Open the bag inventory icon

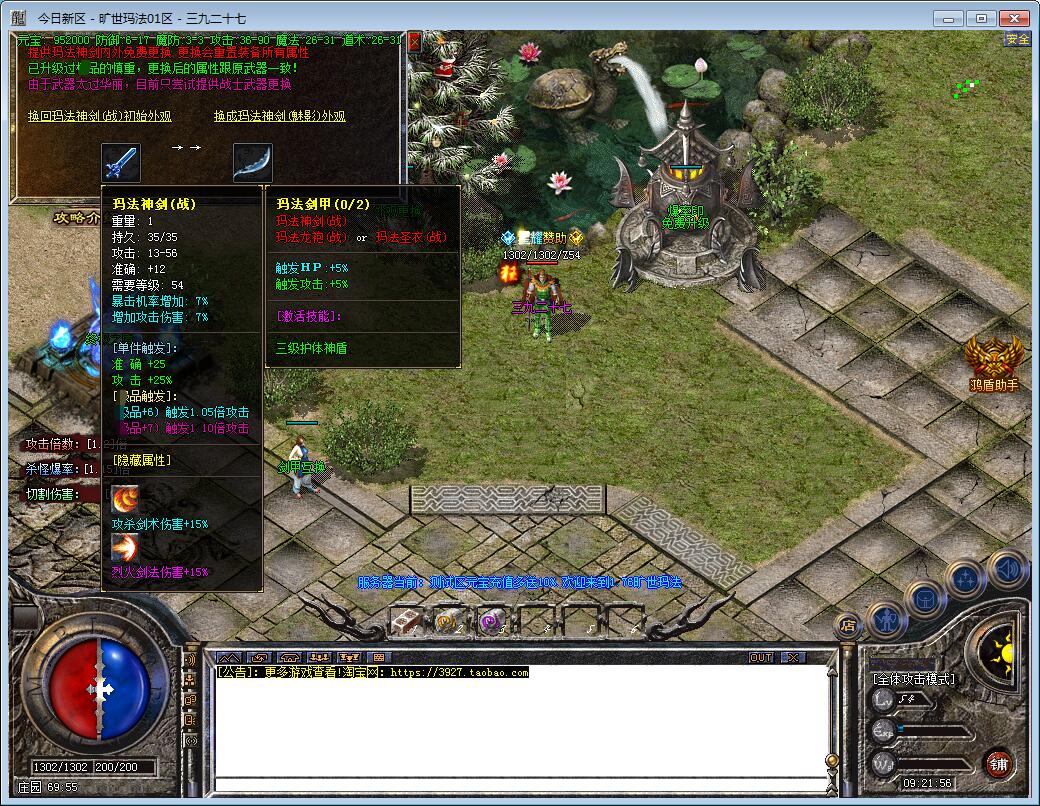click(925, 598)
